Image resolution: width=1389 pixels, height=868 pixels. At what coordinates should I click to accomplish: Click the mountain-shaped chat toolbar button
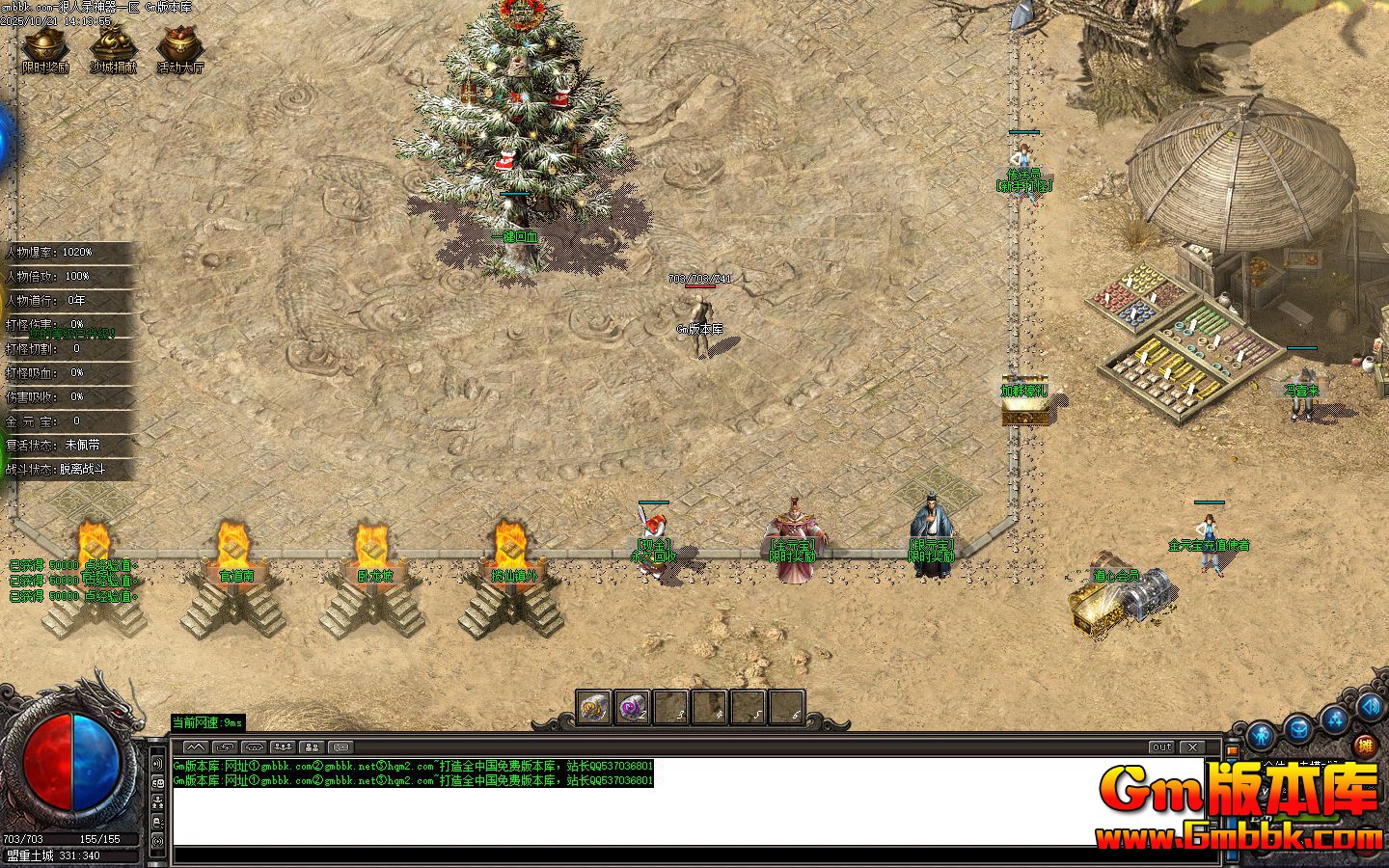pyautogui.click(x=195, y=747)
